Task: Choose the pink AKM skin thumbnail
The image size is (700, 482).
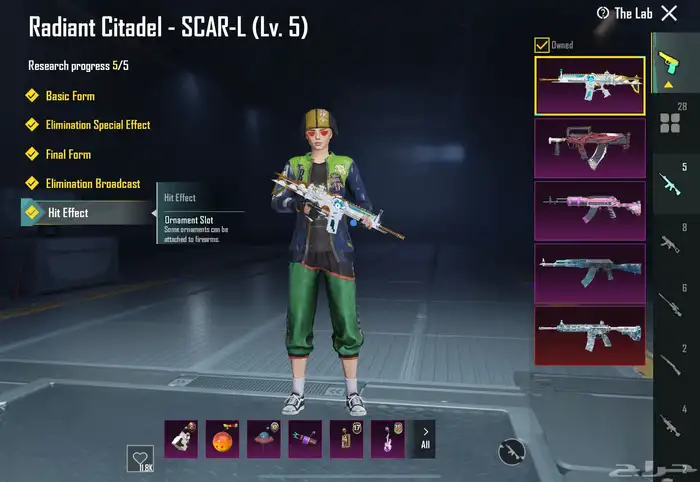Action: coord(589,209)
